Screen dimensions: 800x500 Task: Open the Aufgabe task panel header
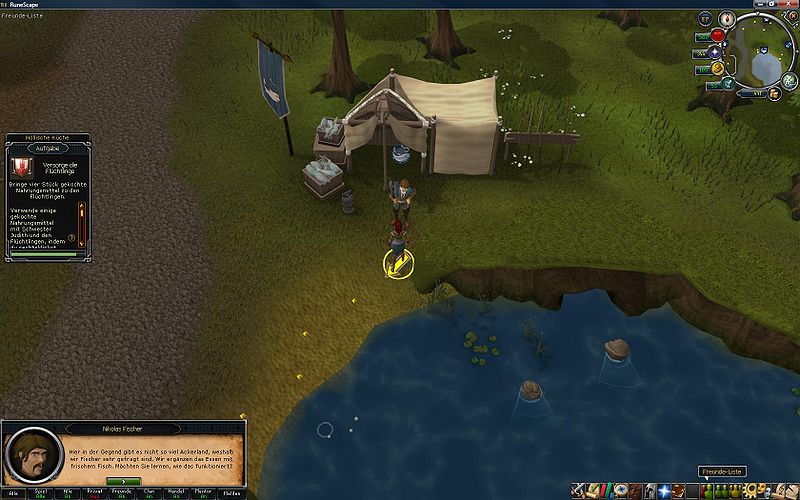(47, 147)
